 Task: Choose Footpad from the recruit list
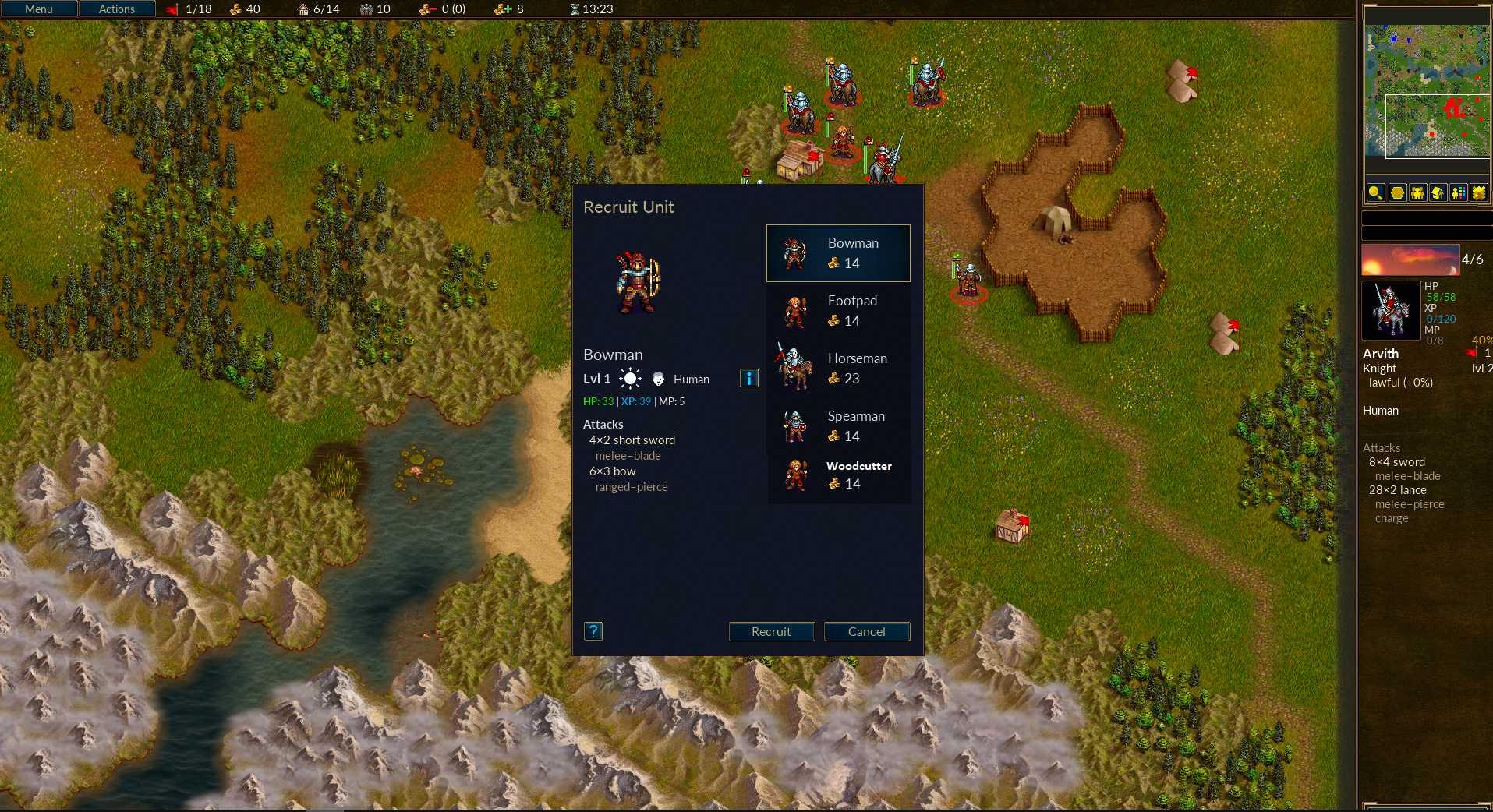tap(838, 311)
